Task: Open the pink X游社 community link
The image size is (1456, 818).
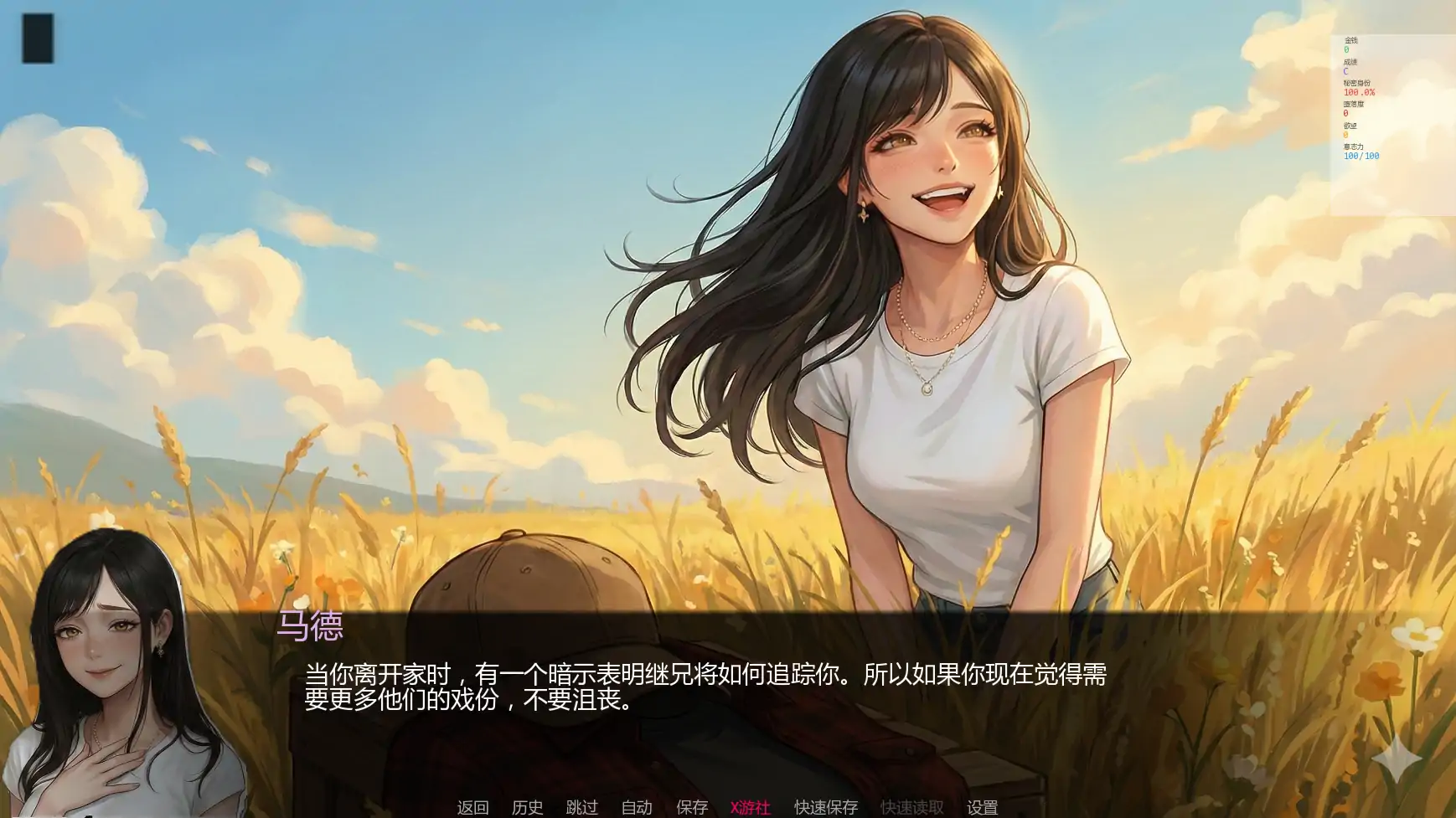Action: [x=750, y=806]
